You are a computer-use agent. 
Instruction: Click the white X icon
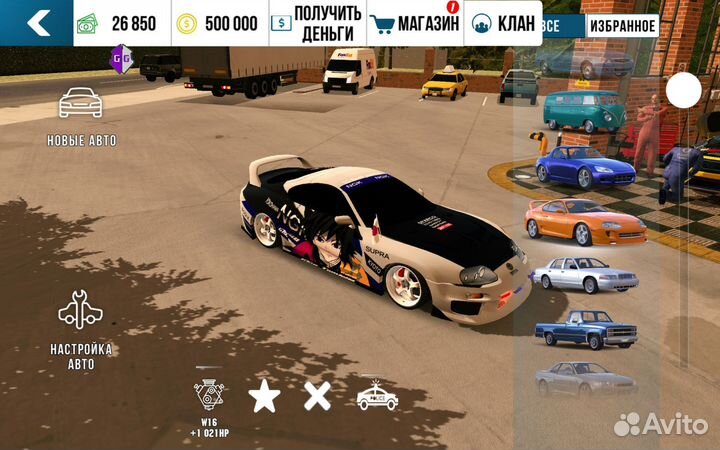tap(317, 397)
